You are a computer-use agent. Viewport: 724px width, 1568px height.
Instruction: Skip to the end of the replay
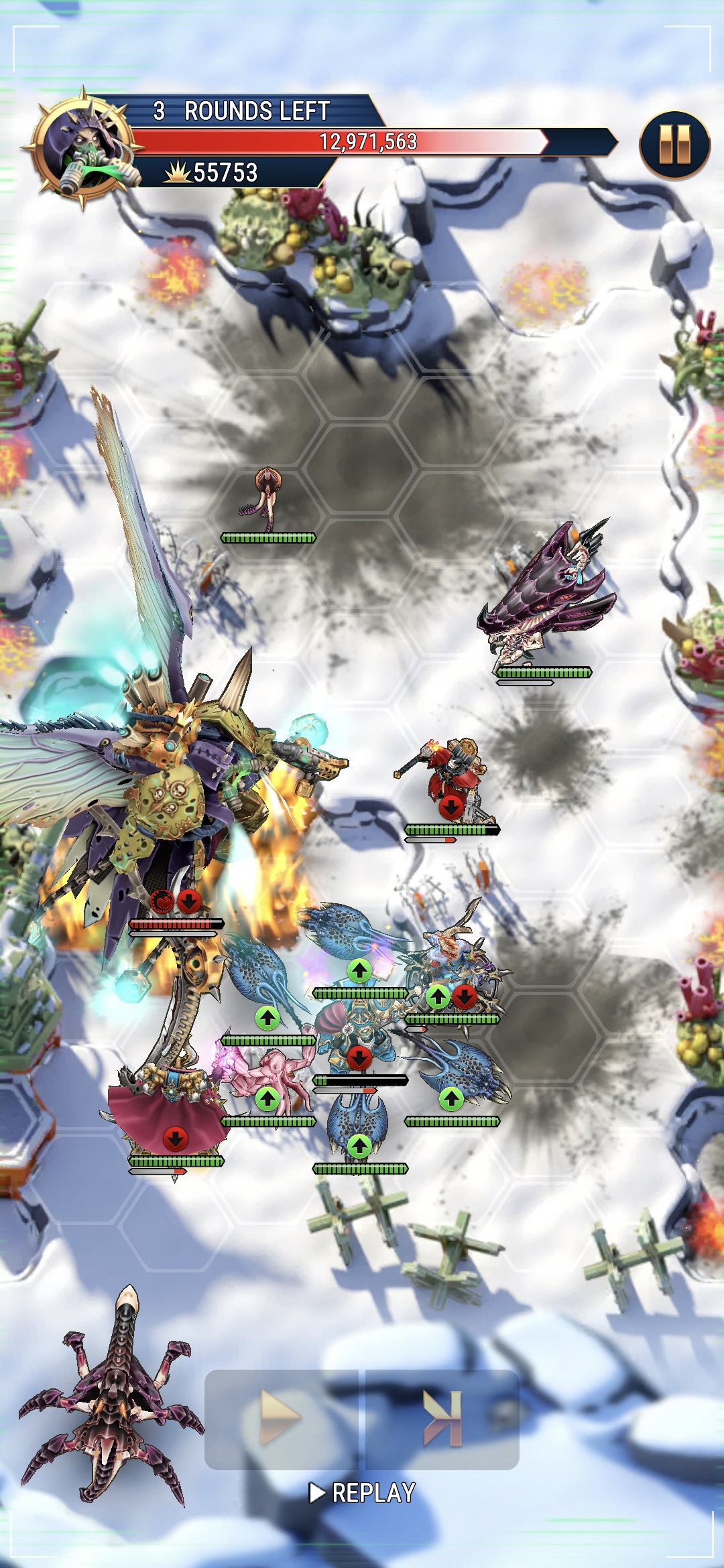443,1418
